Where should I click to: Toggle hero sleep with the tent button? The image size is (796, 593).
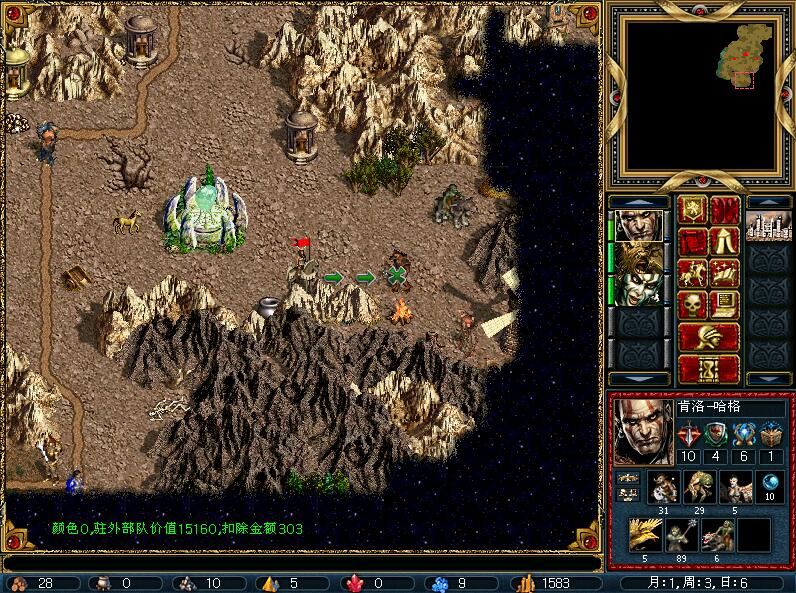(x=725, y=241)
